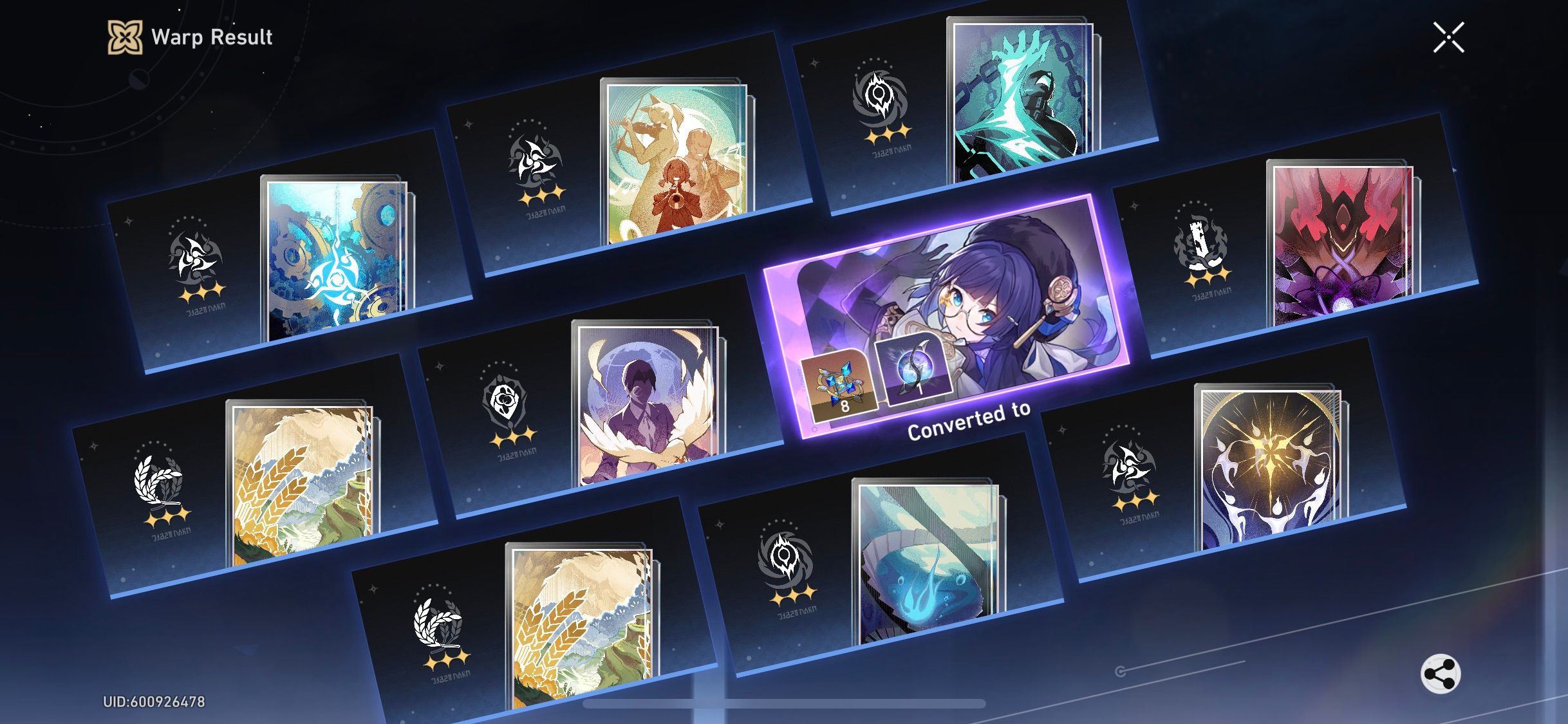This screenshot has width=1568, height=724.
Task: Click the golden flower emblem beside Warp Result
Action: 126,37
